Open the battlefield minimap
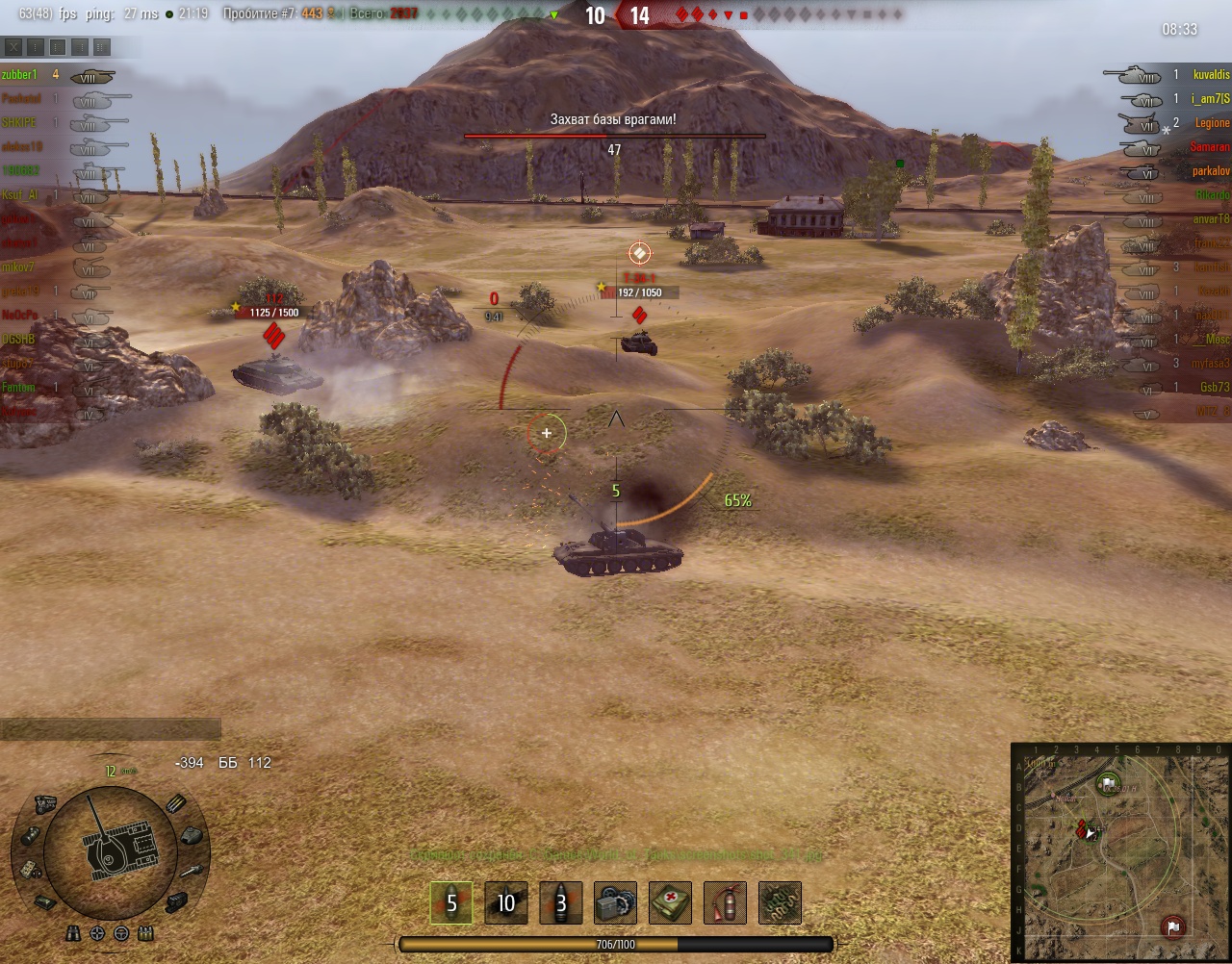Image resolution: width=1232 pixels, height=964 pixels. point(1120,851)
